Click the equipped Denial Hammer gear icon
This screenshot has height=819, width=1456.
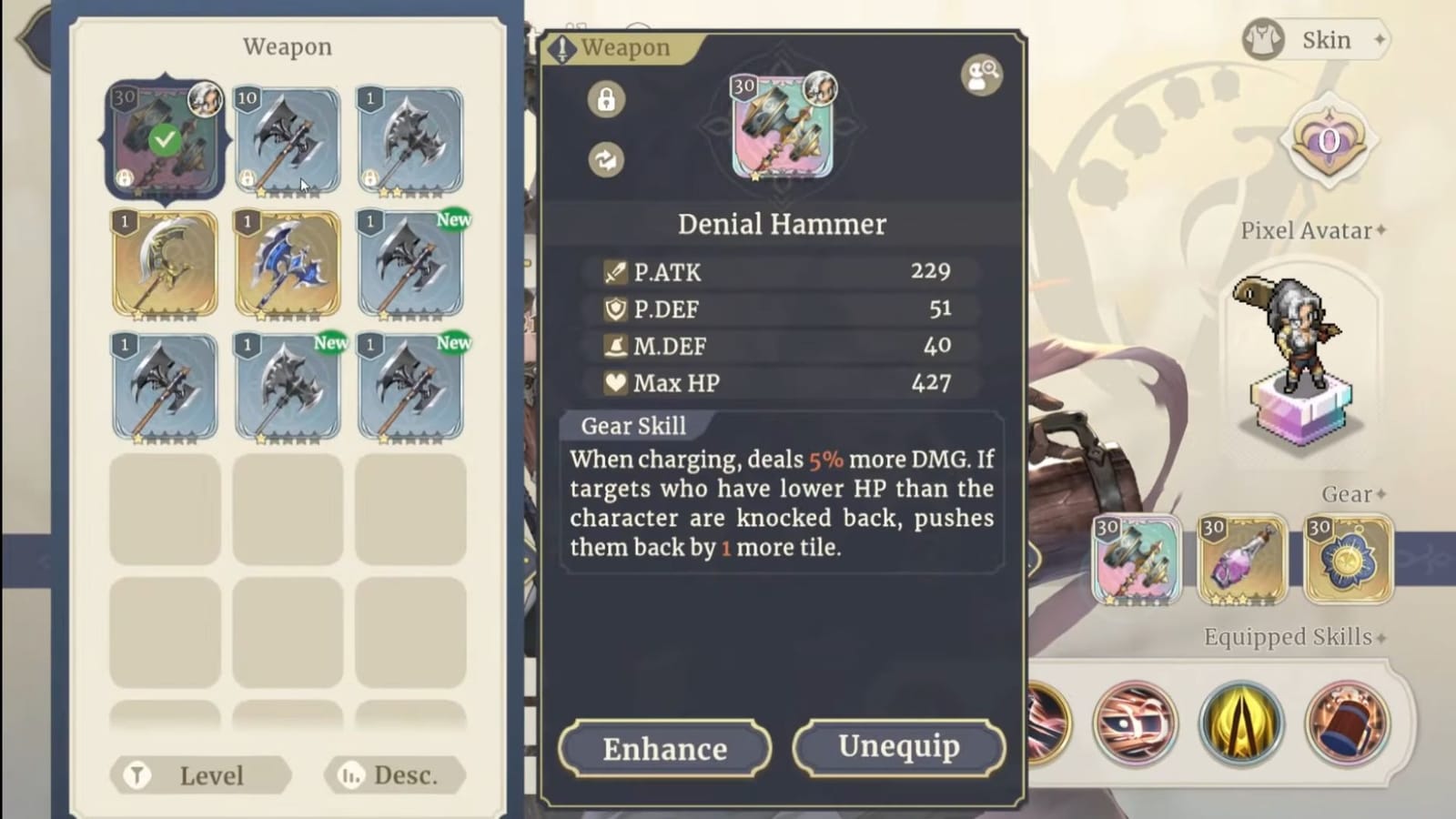[x=1135, y=560]
